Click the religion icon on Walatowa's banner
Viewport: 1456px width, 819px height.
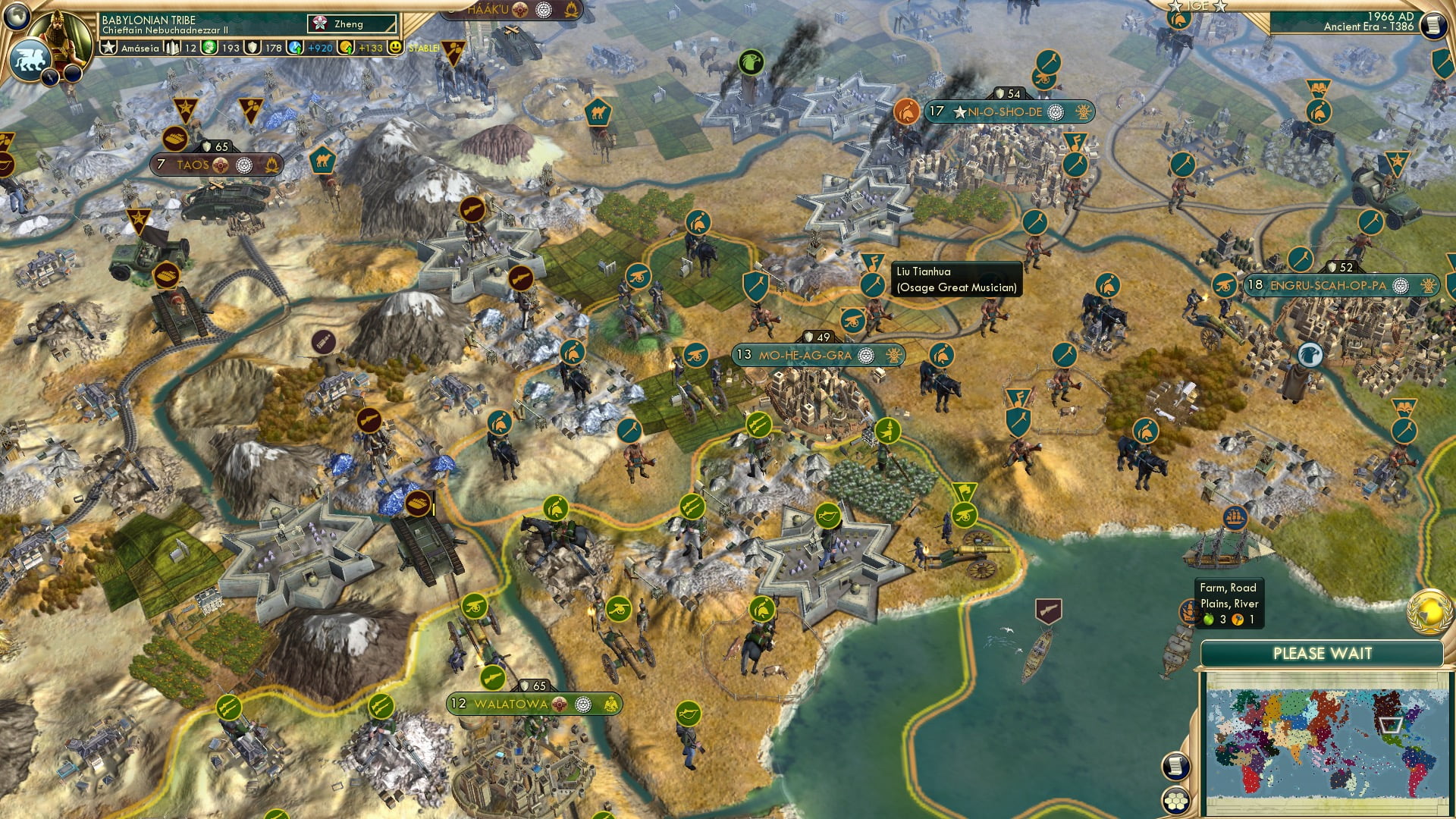click(x=560, y=704)
